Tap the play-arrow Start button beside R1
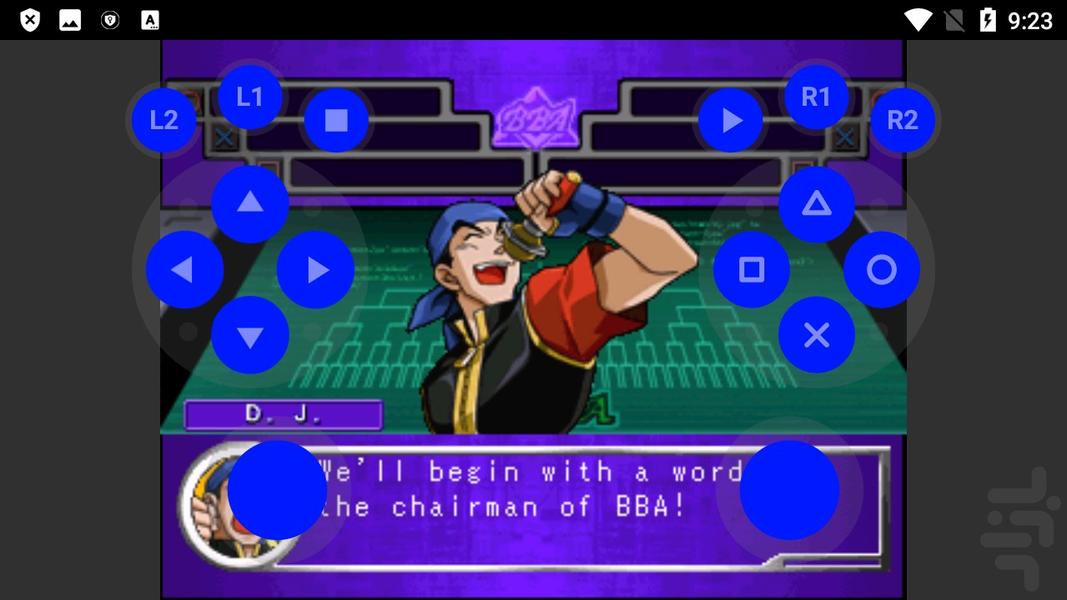 [x=731, y=121]
